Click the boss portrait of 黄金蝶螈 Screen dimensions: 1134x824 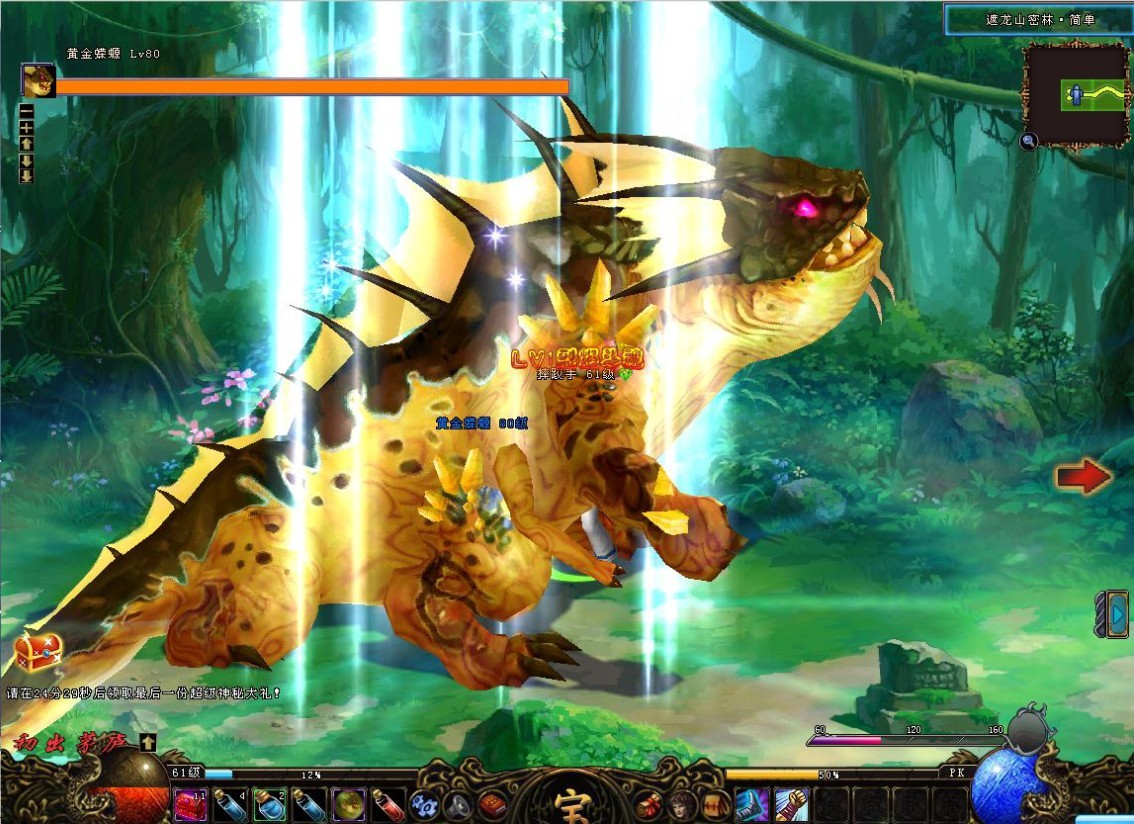[38, 79]
